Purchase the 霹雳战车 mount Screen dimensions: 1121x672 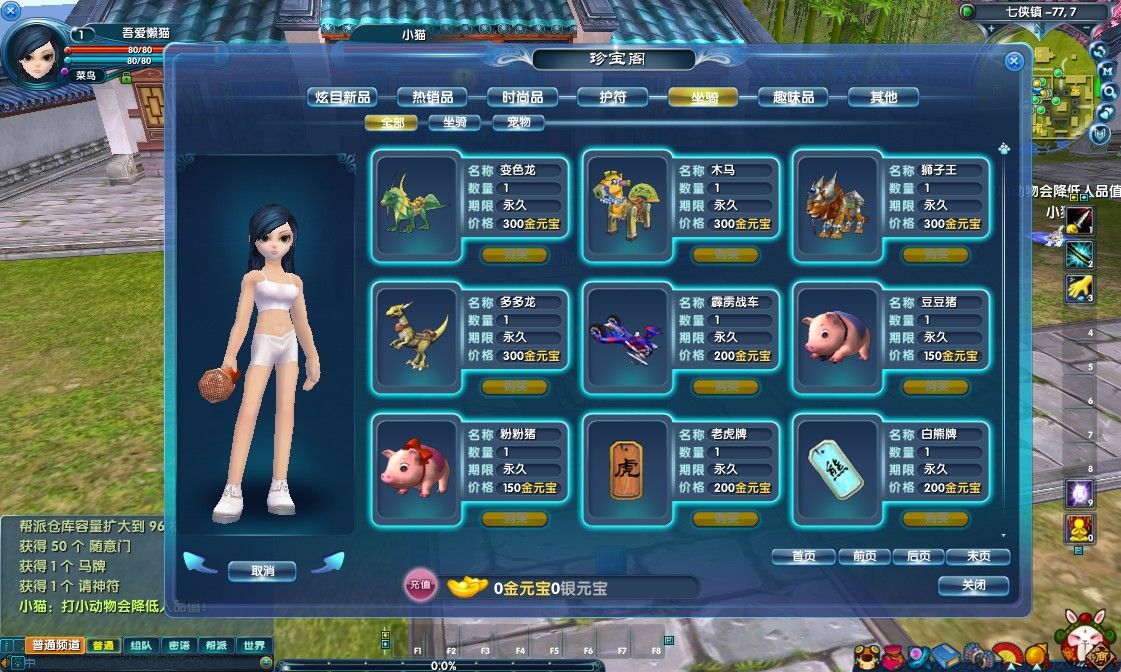point(725,387)
